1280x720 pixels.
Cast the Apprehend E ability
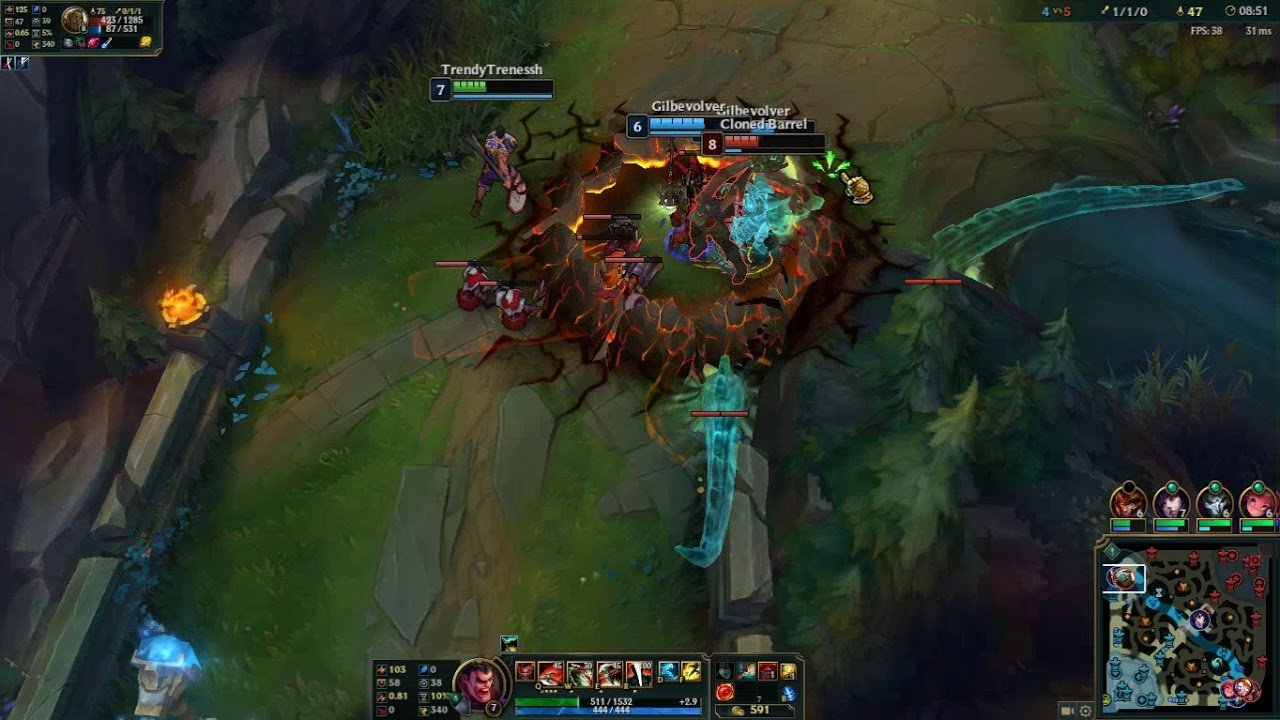(609, 673)
